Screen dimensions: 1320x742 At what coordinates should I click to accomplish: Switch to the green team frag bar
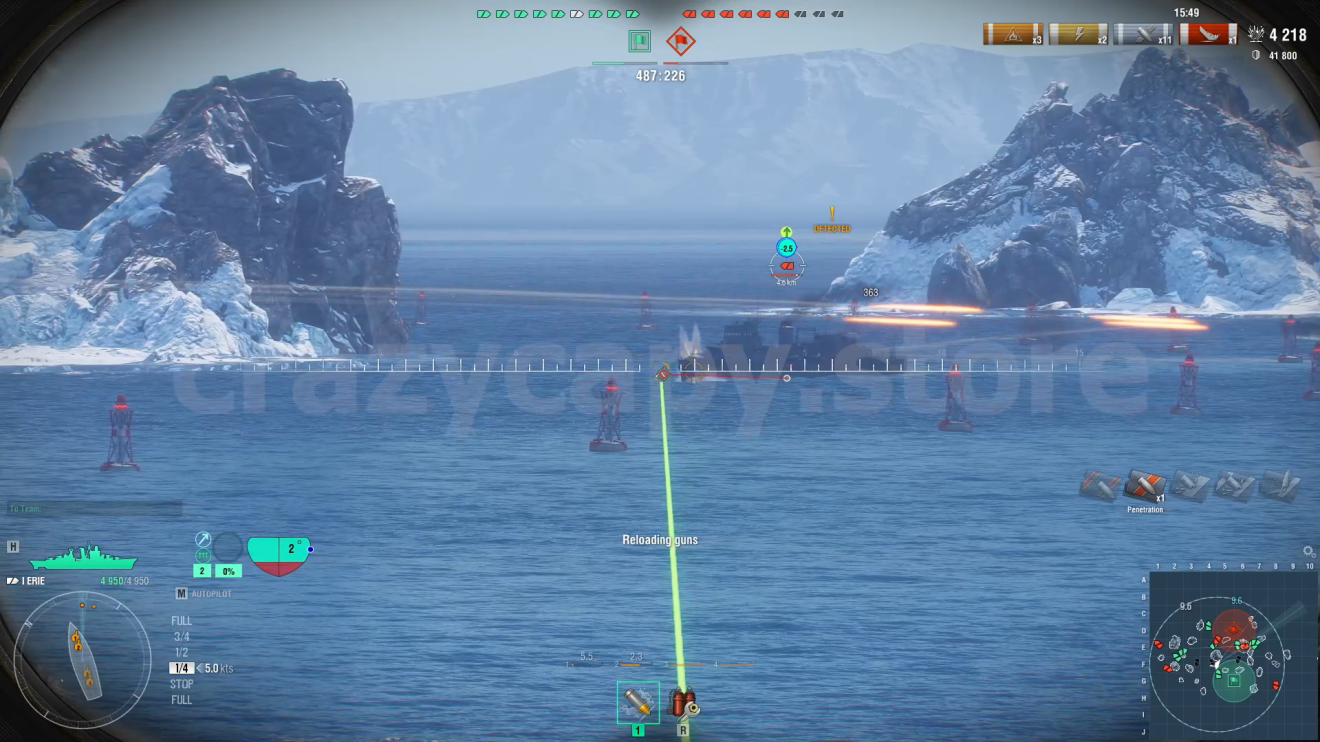(558, 16)
